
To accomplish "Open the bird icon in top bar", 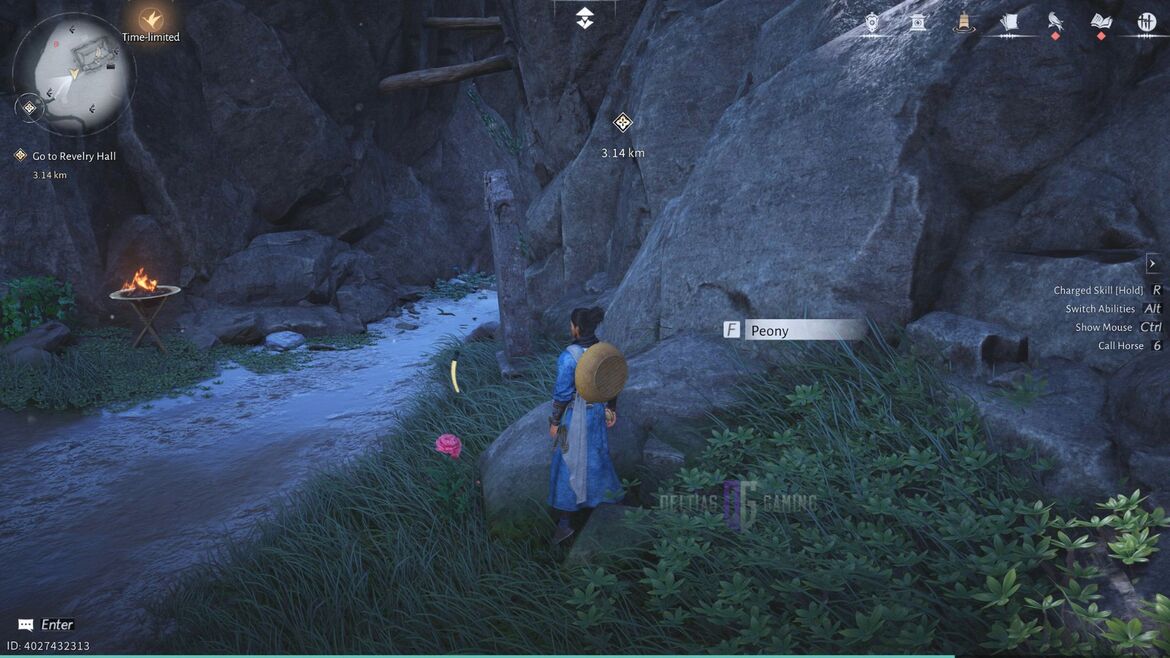I will click(1055, 22).
